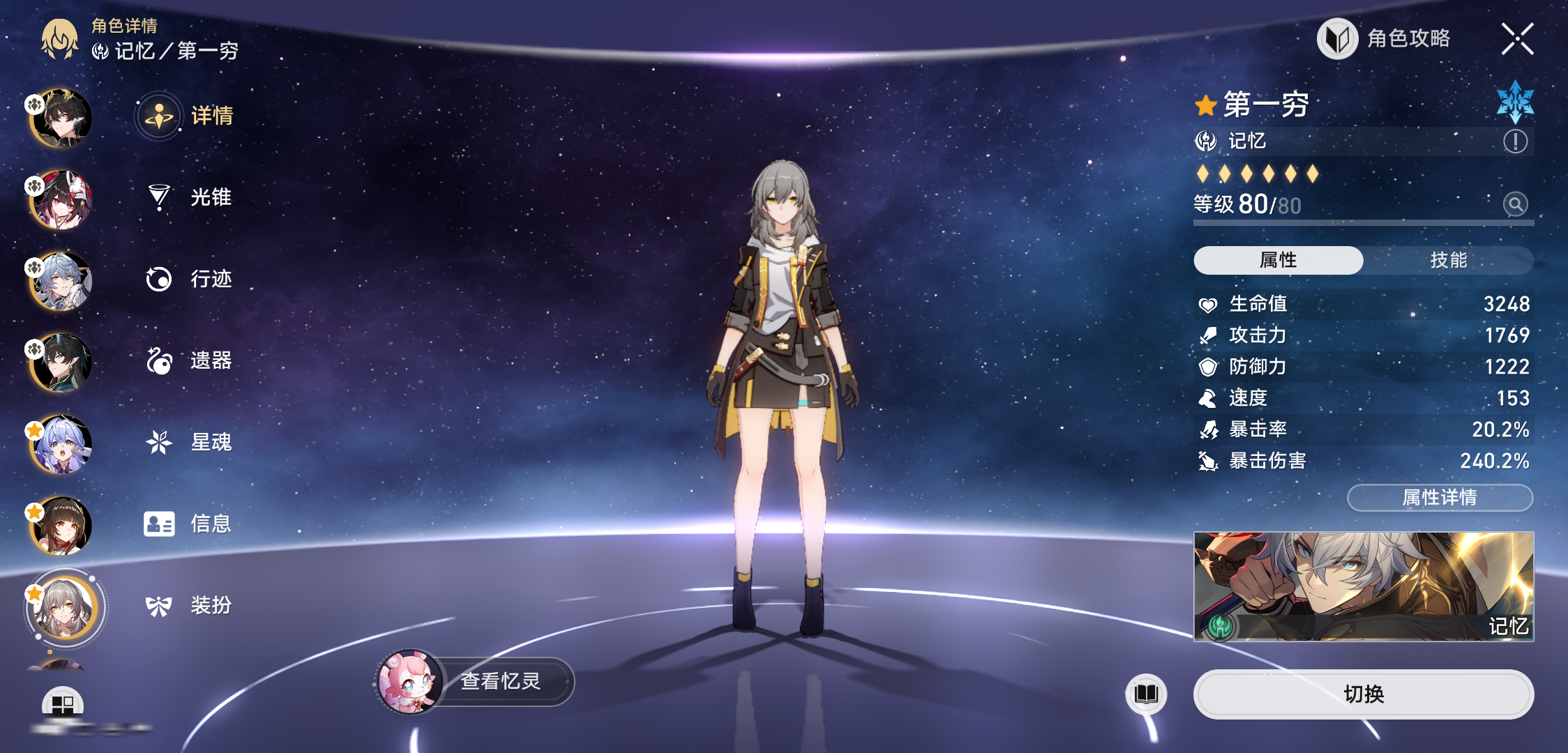Select the 属性 attributes tab
Viewport: 1568px width, 753px height.
(1278, 260)
